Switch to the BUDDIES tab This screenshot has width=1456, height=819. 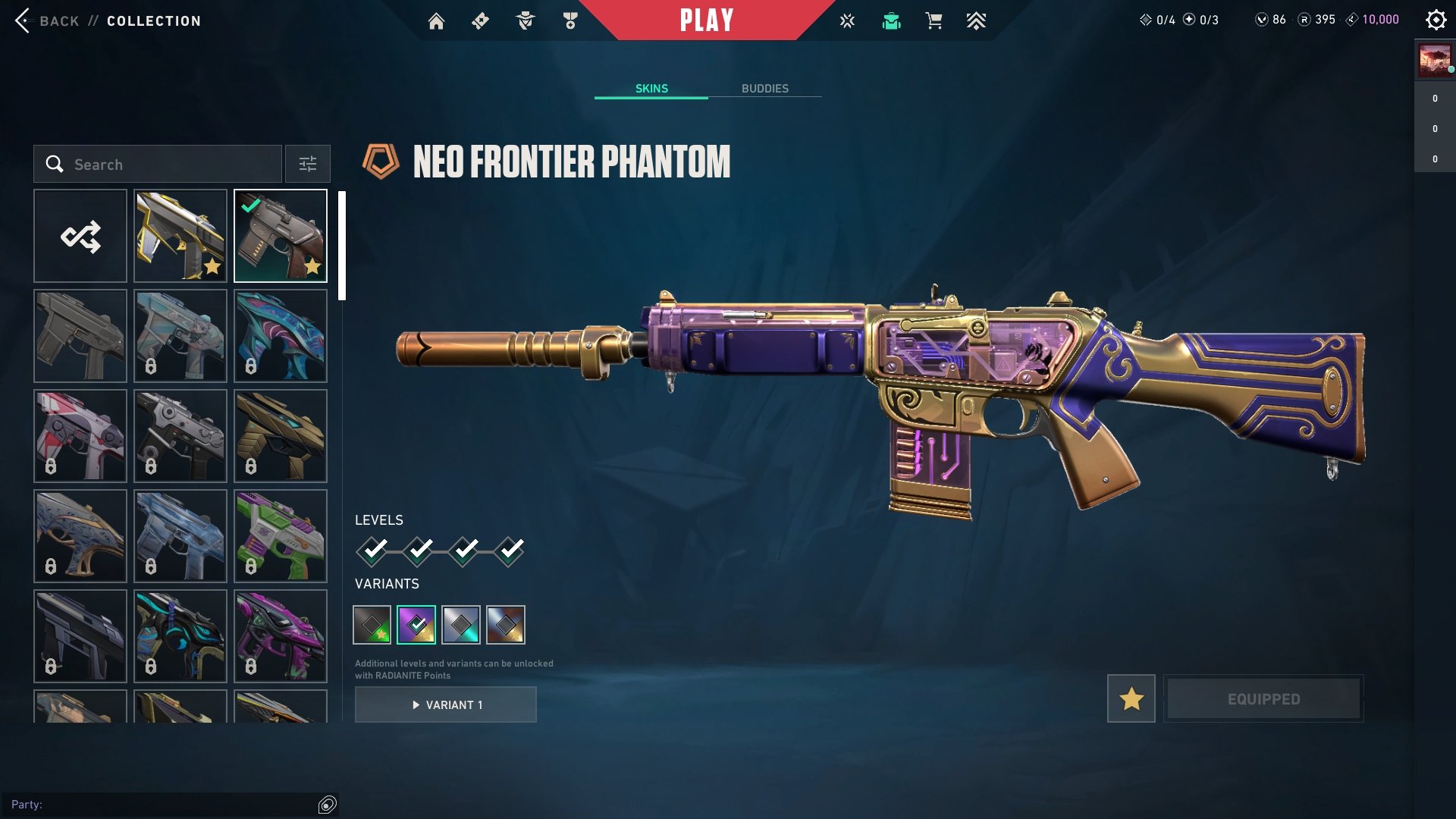765,88
